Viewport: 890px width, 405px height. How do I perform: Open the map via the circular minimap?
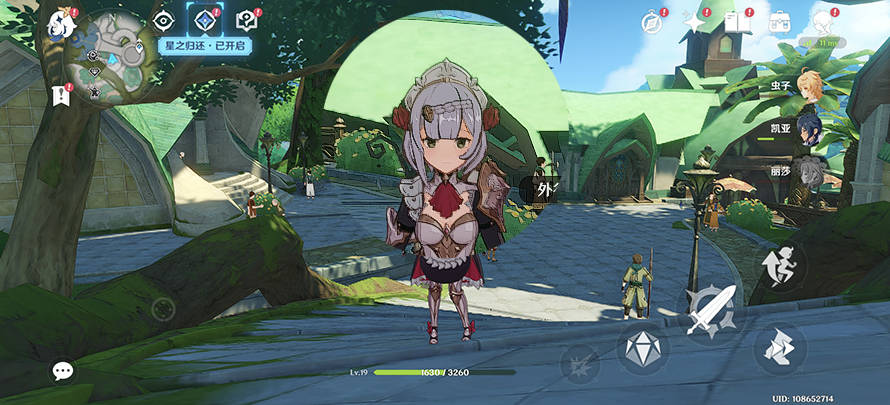108,60
